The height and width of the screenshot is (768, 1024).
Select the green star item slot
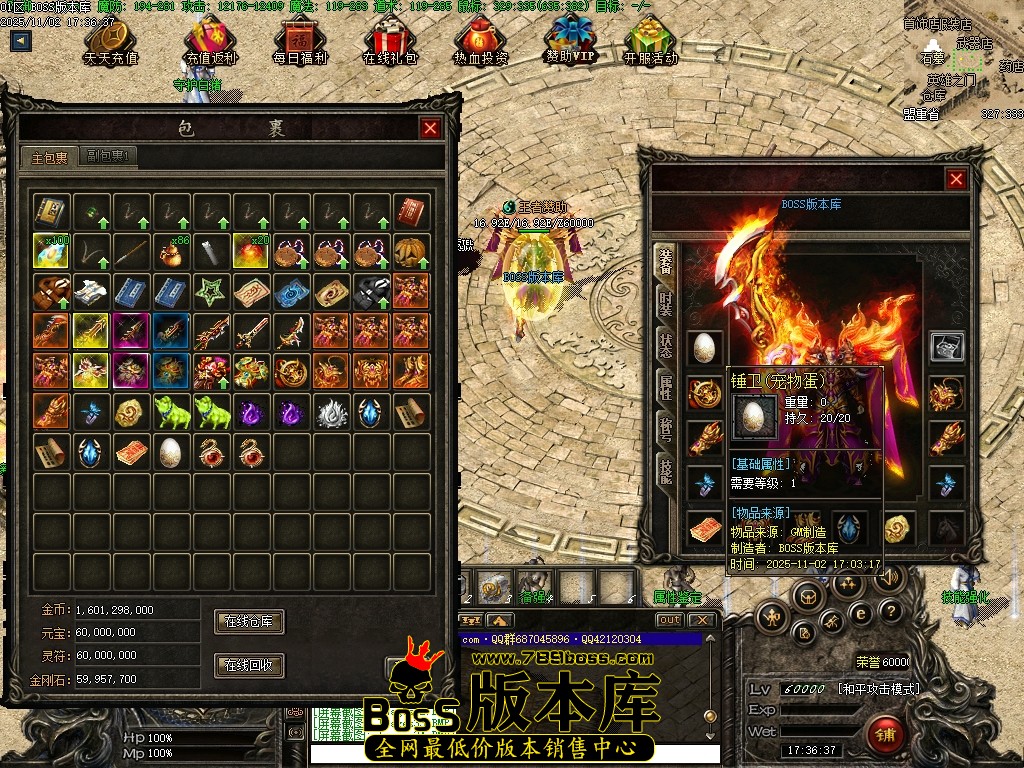[210, 291]
